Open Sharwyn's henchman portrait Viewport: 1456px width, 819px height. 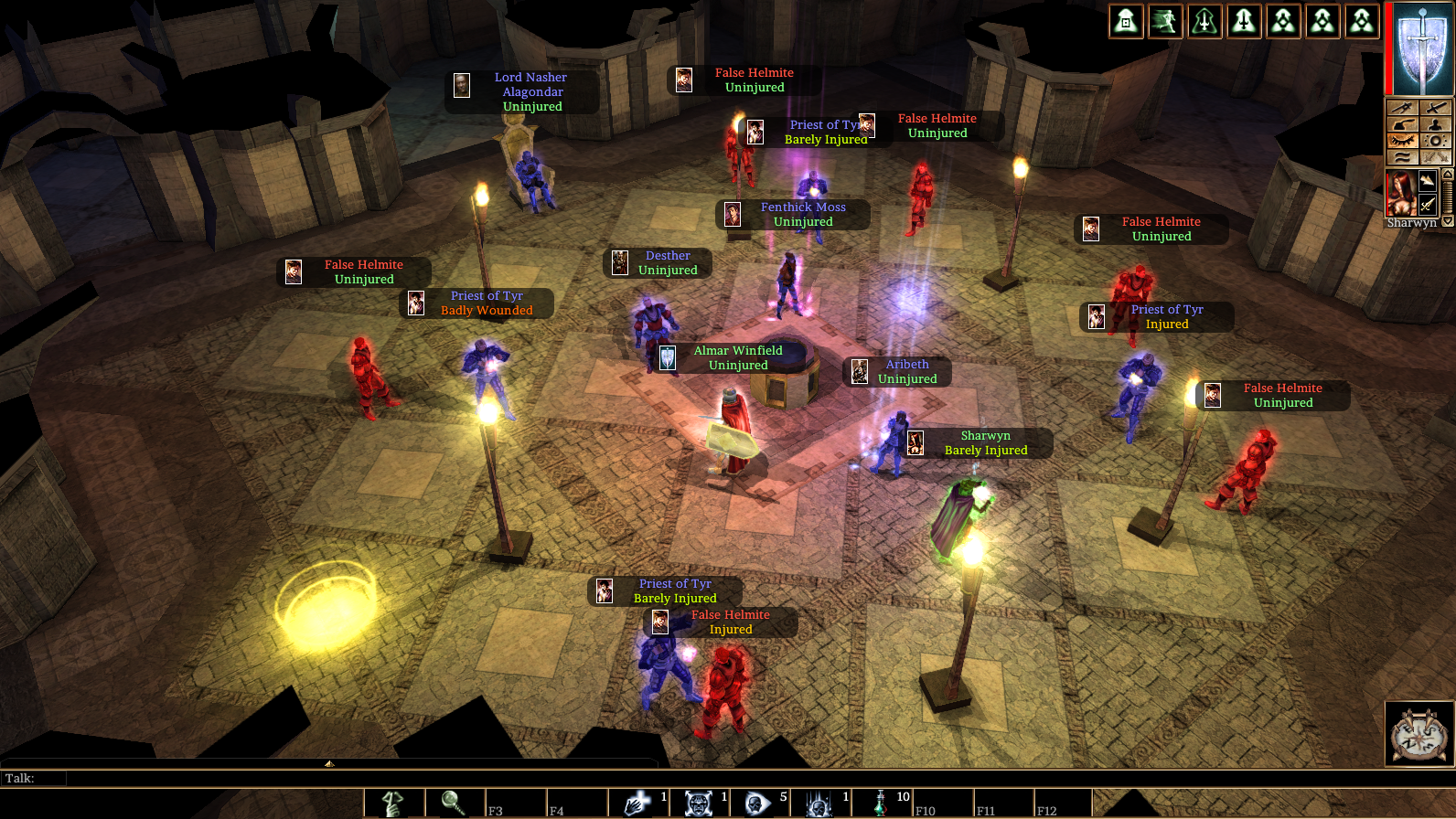[1400, 193]
